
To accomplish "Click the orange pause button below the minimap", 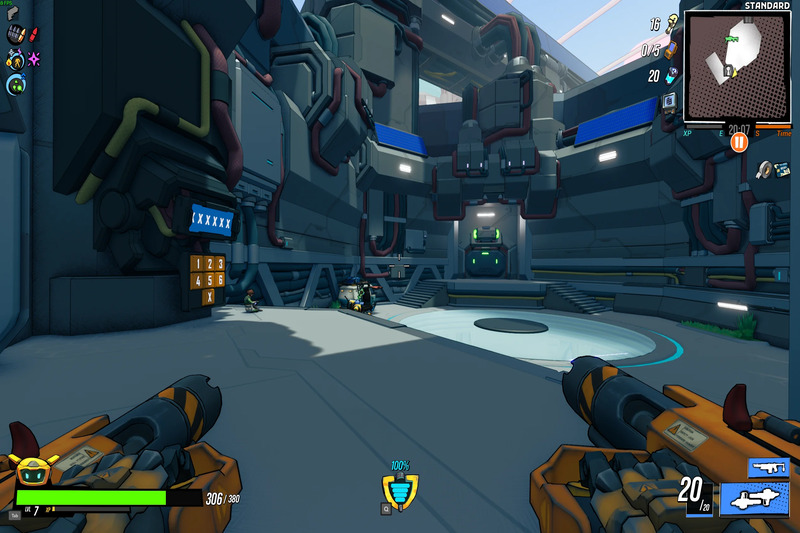I will pos(739,143).
